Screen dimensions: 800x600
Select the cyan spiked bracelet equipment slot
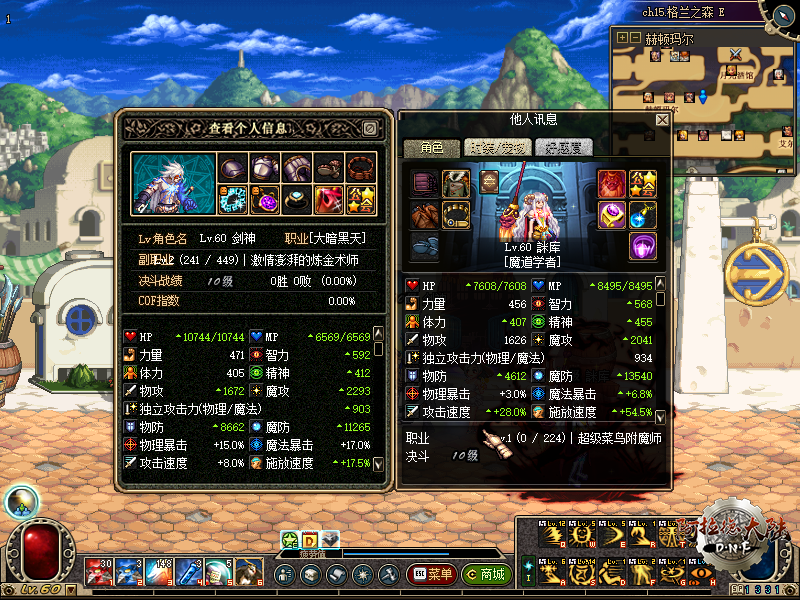234,198
